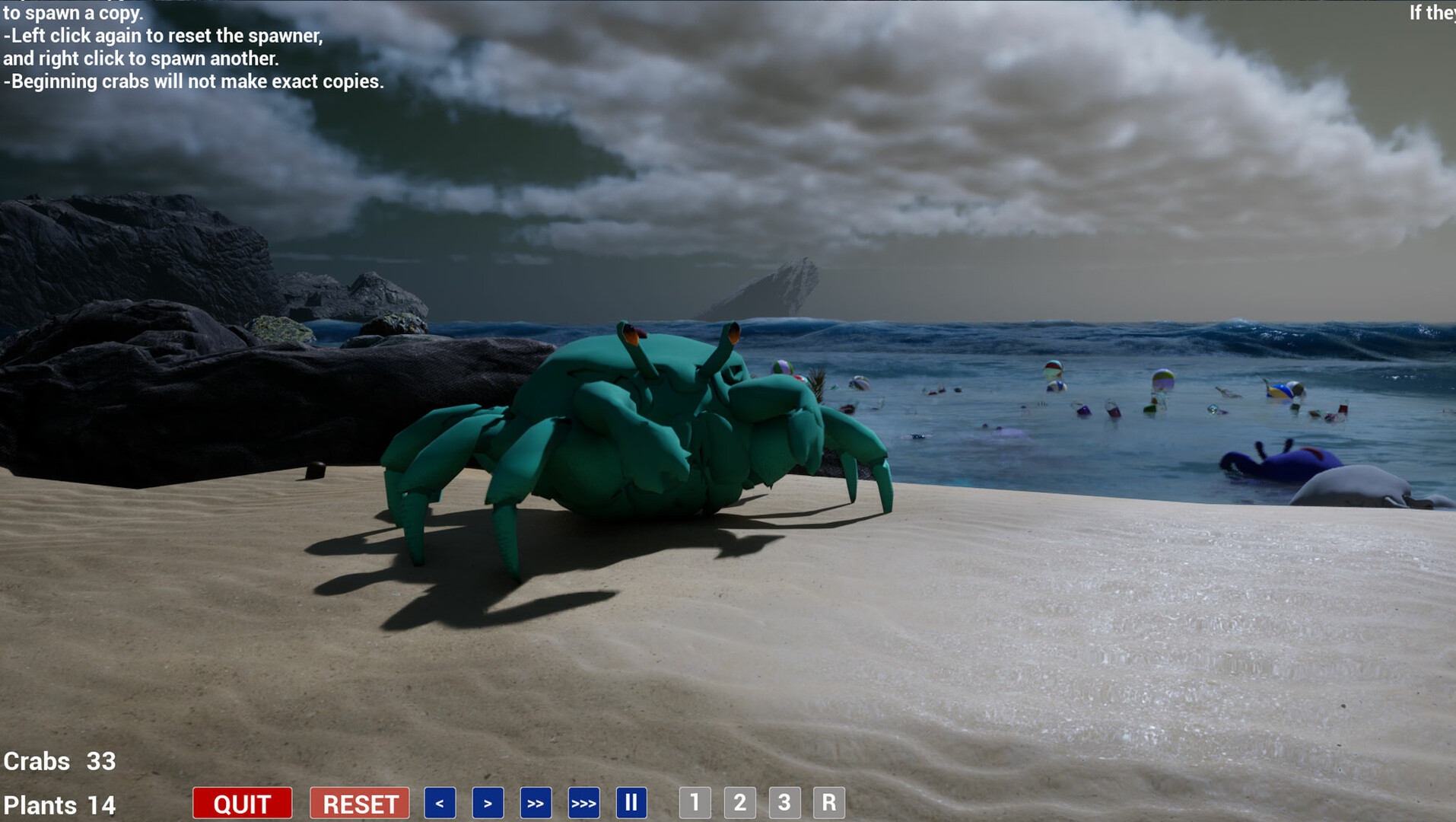
Task: Select the ">>" fast forward button
Action: 536,802
